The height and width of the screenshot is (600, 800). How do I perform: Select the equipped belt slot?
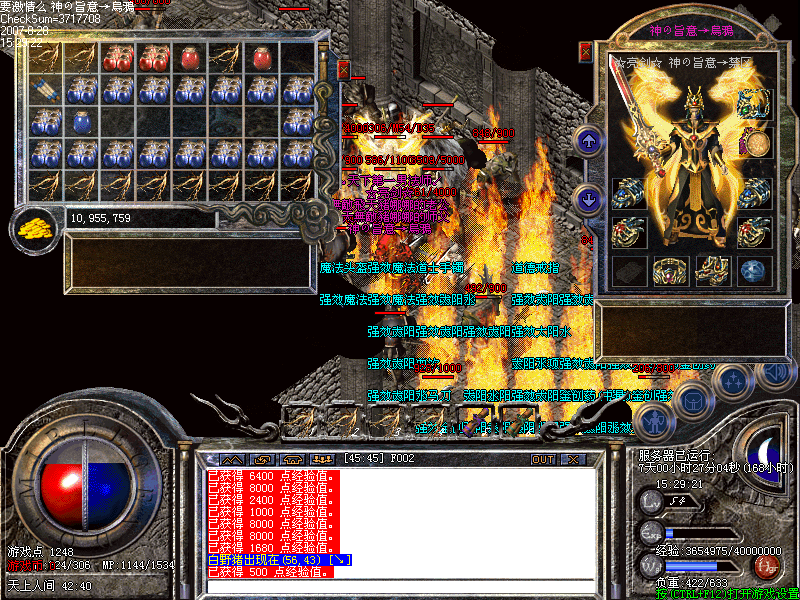(x=668, y=270)
